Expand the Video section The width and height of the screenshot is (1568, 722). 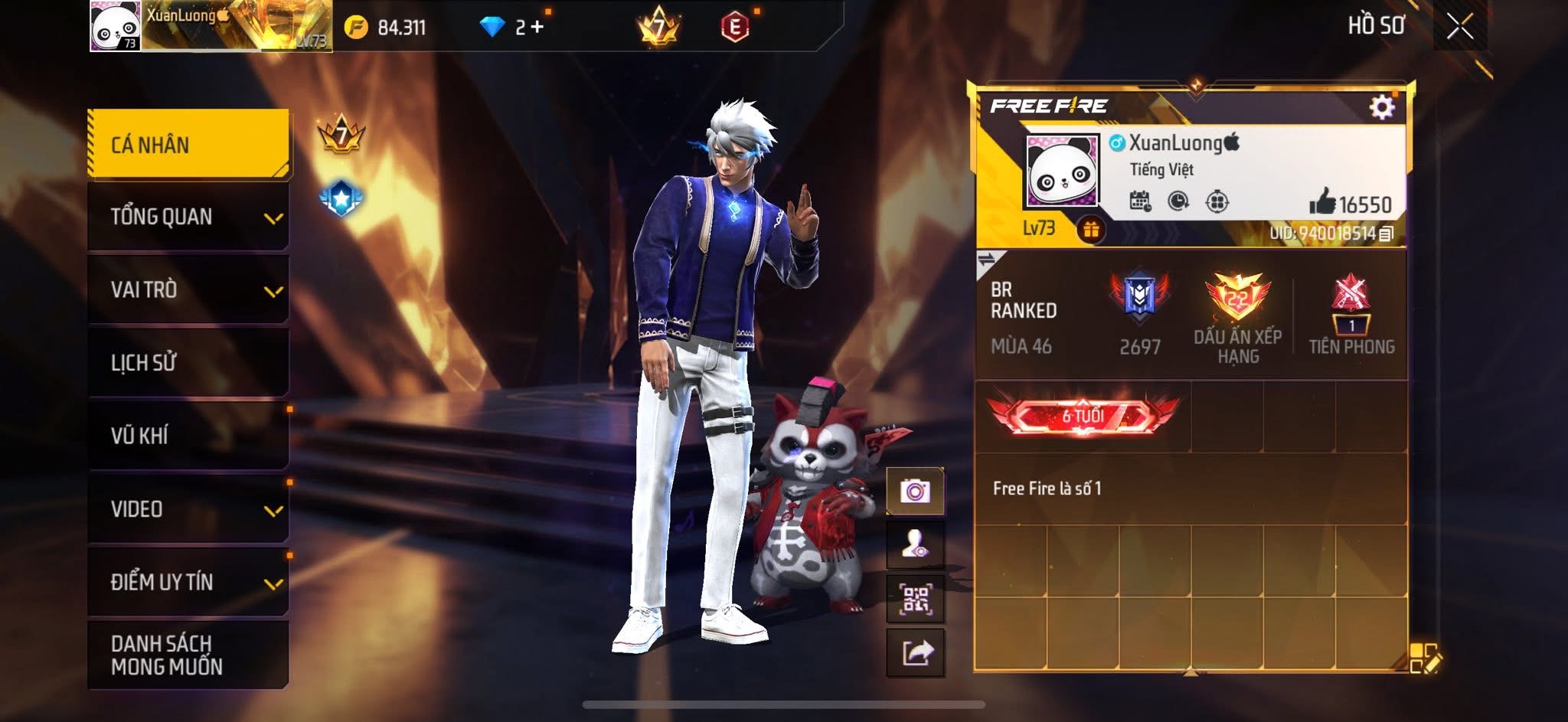[x=188, y=509]
